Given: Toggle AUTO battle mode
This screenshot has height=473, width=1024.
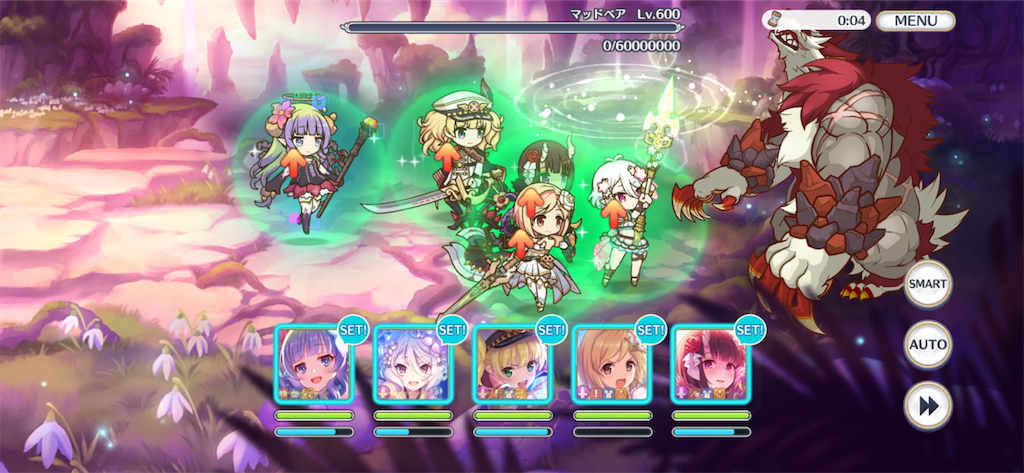Looking at the screenshot, I should 927,346.
